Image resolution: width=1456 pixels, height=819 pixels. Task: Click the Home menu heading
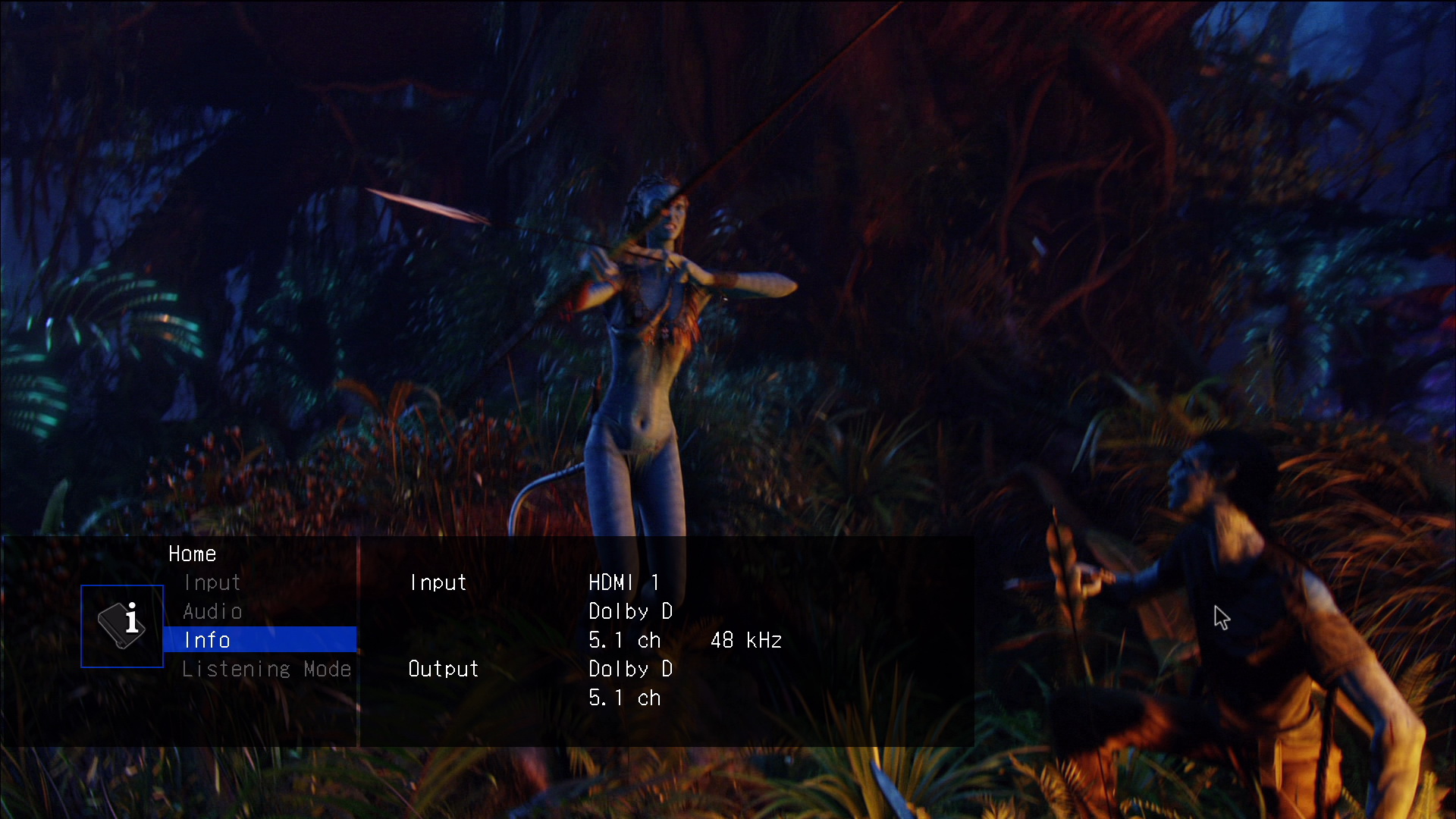[192, 554]
